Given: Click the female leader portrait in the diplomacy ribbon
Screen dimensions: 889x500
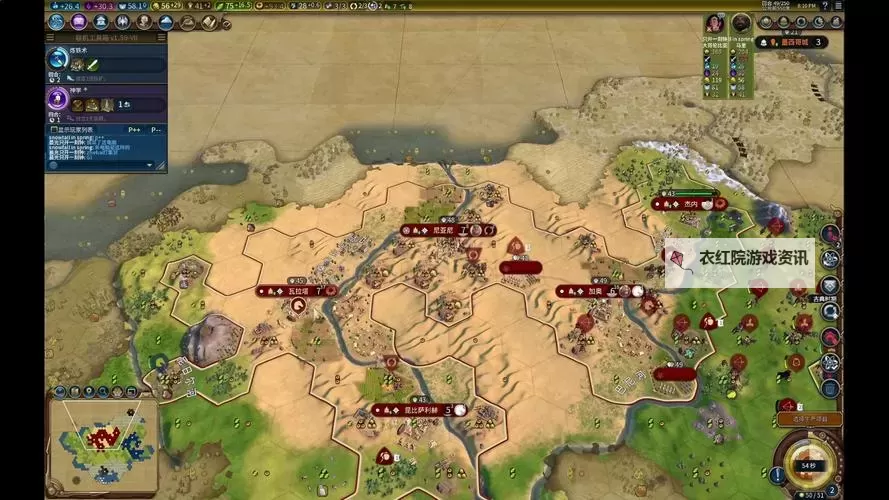Looking at the screenshot, I should (714, 23).
